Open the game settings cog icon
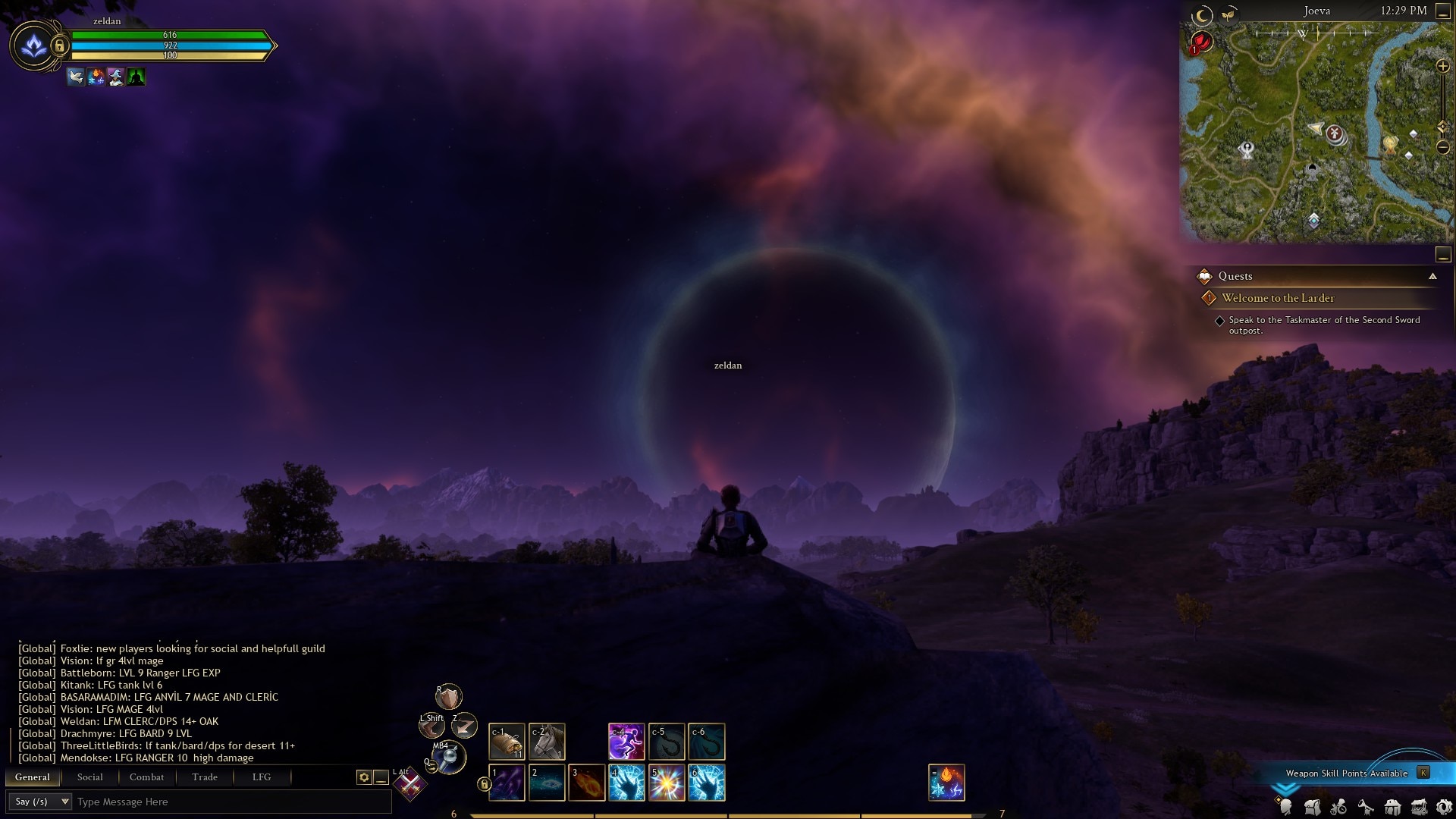 [x=1444, y=807]
